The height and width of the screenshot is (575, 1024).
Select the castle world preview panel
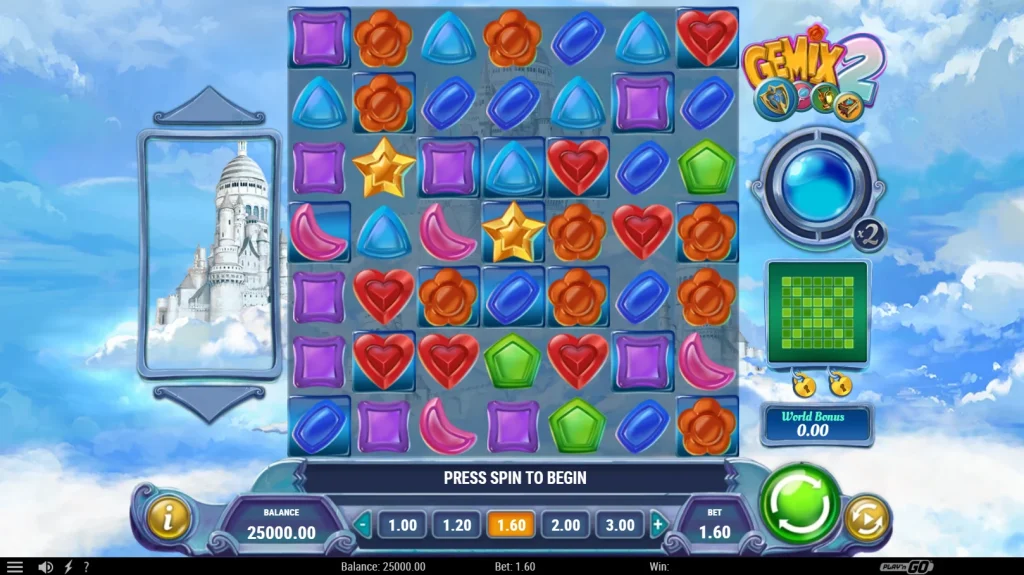pyautogui.click(x=209, y=254)
